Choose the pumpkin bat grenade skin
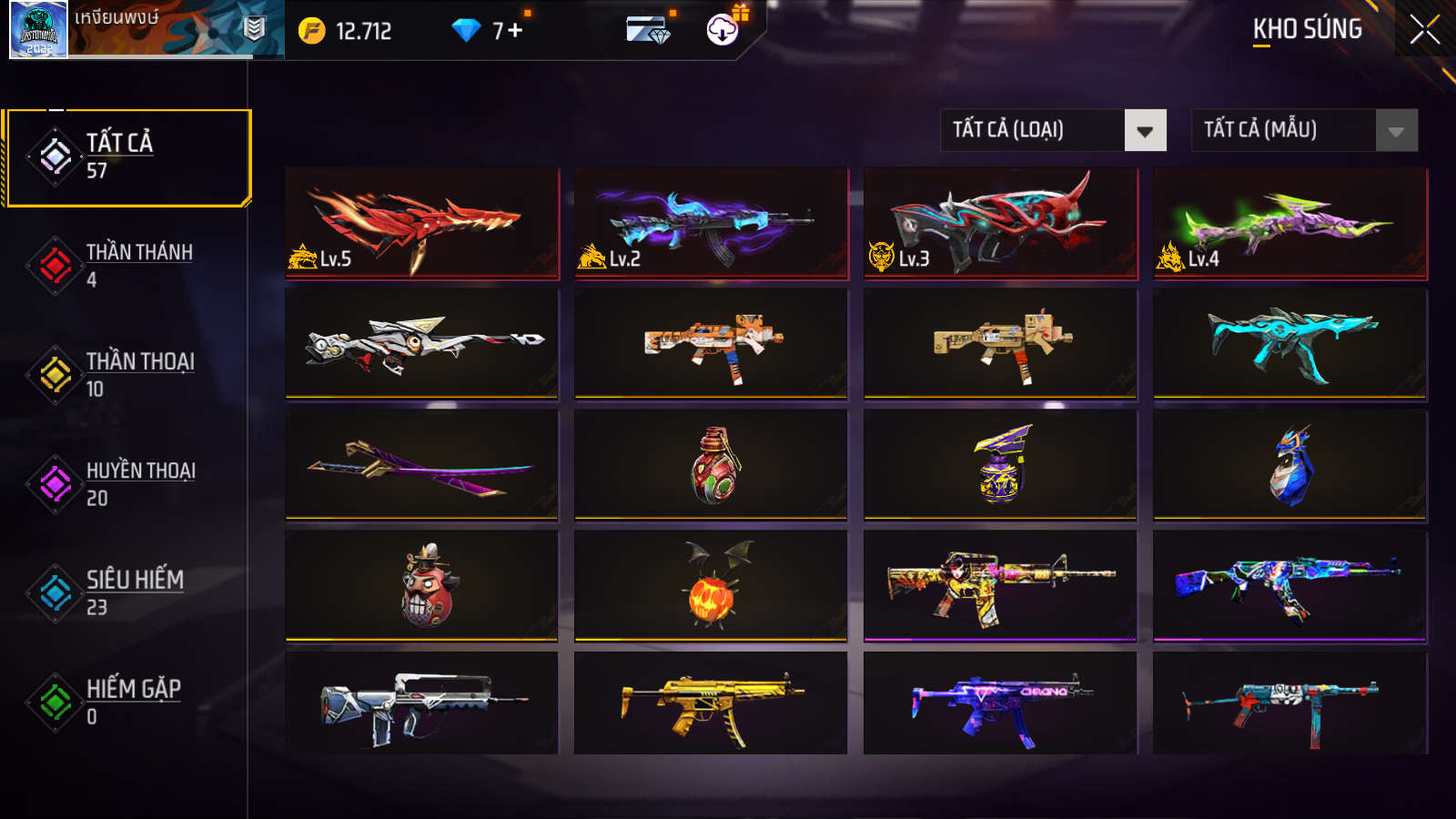 click(x=711, y=586)
